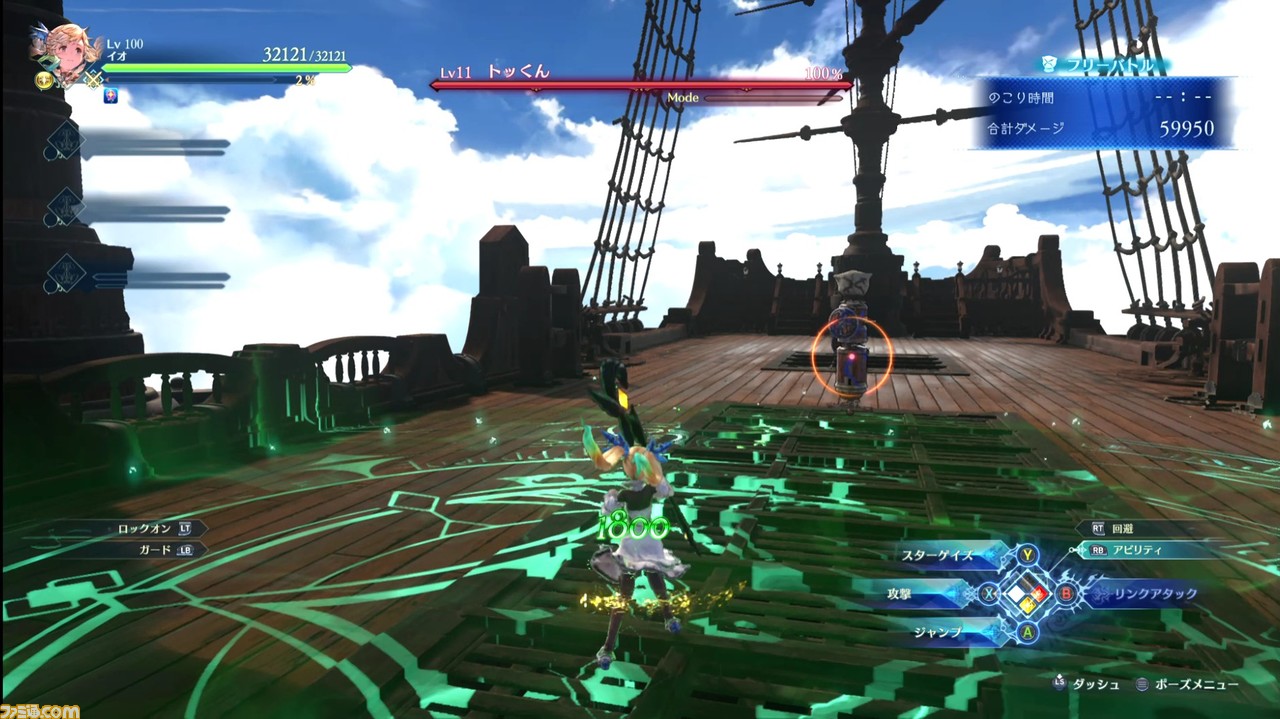Screen dimensions: 1280x719
Task: Click the crossed swords icon beside the portrait
Action: 93,79
